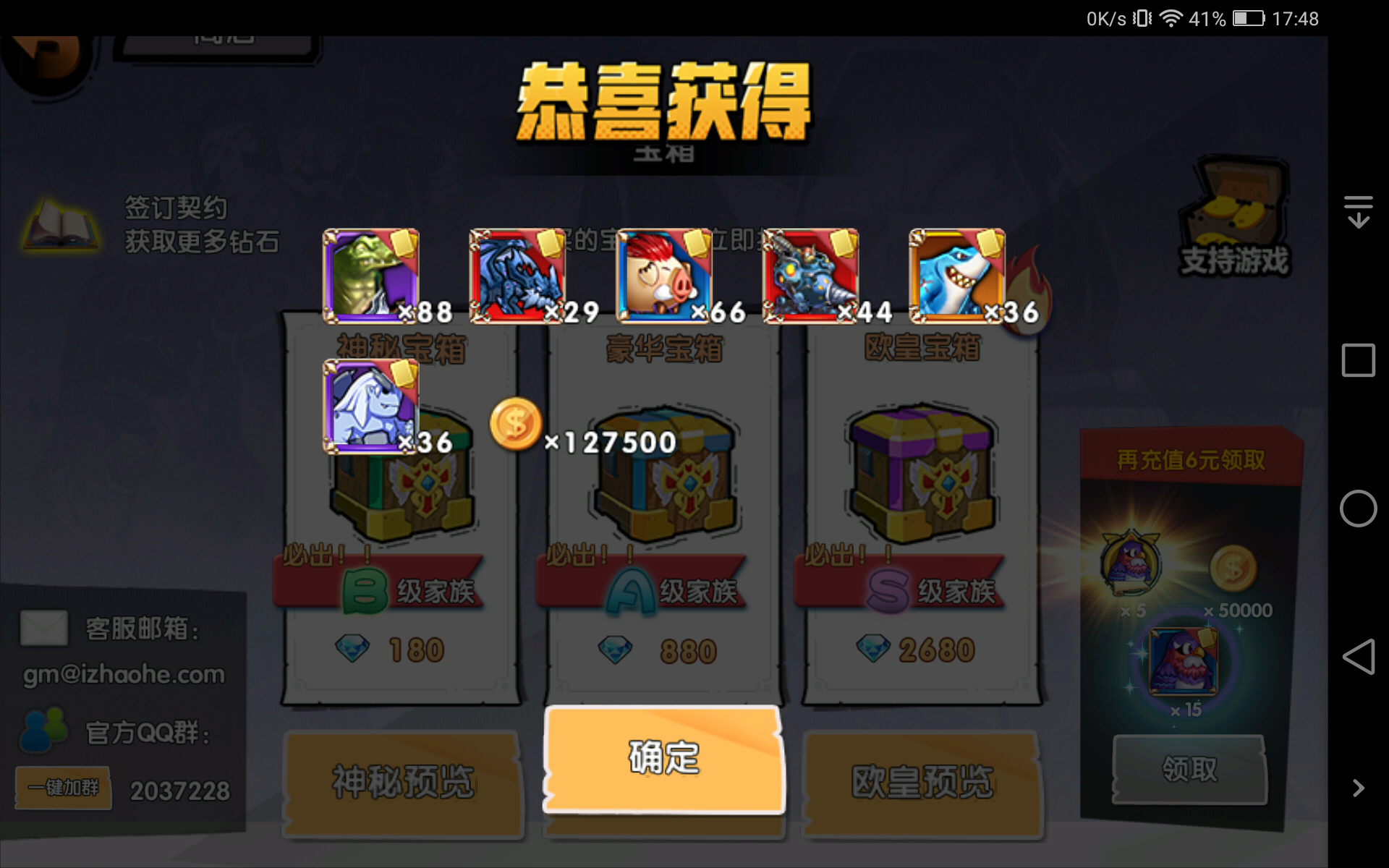Collapse the navigation bar double-arrow icon
Screen dimensions: 1389x868
click(1359, 210)
